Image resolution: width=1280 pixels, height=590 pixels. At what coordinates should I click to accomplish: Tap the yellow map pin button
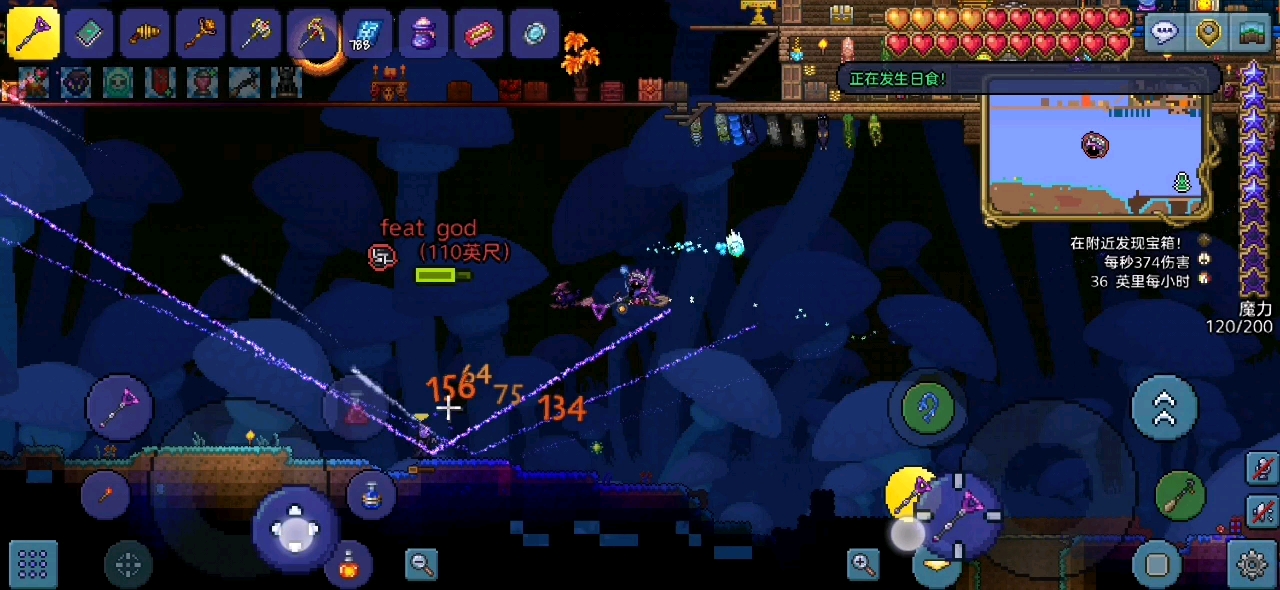(1210, 32)
